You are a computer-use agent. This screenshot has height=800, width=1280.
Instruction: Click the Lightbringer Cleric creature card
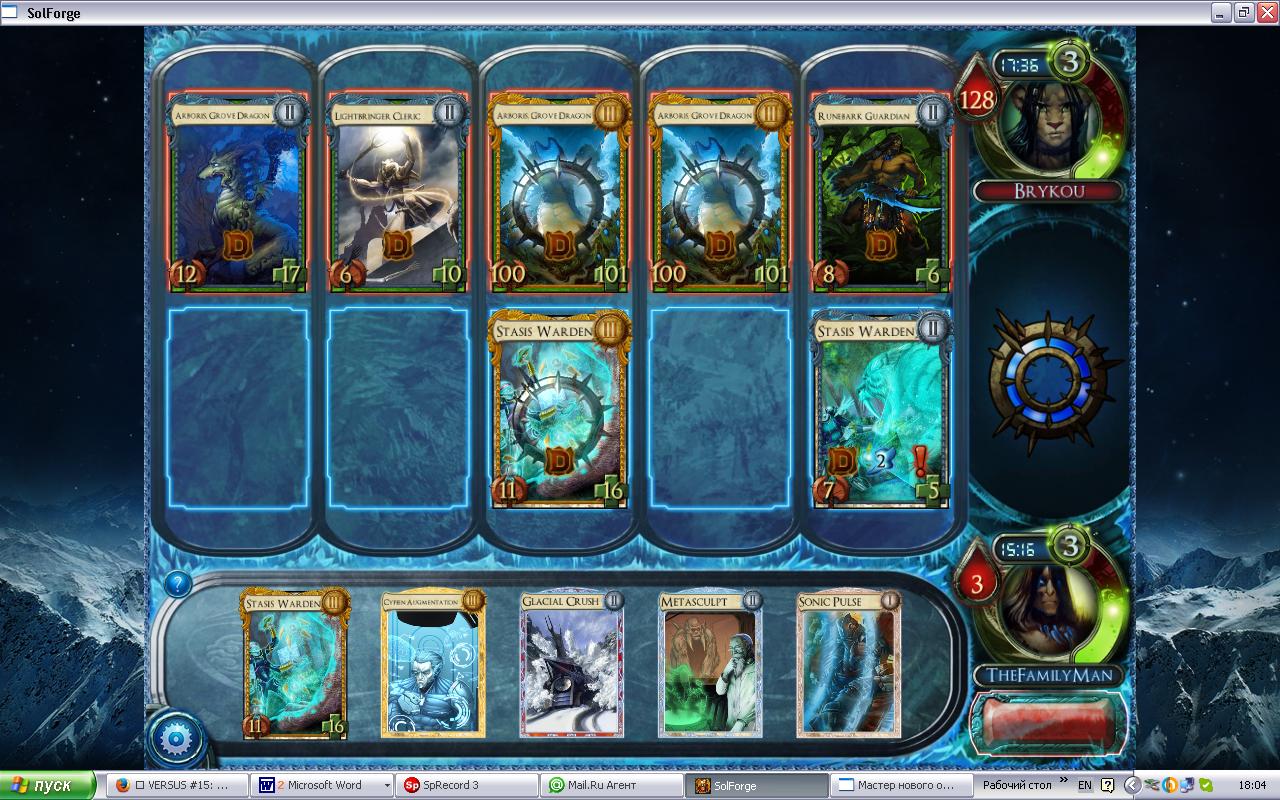point(398,193)
